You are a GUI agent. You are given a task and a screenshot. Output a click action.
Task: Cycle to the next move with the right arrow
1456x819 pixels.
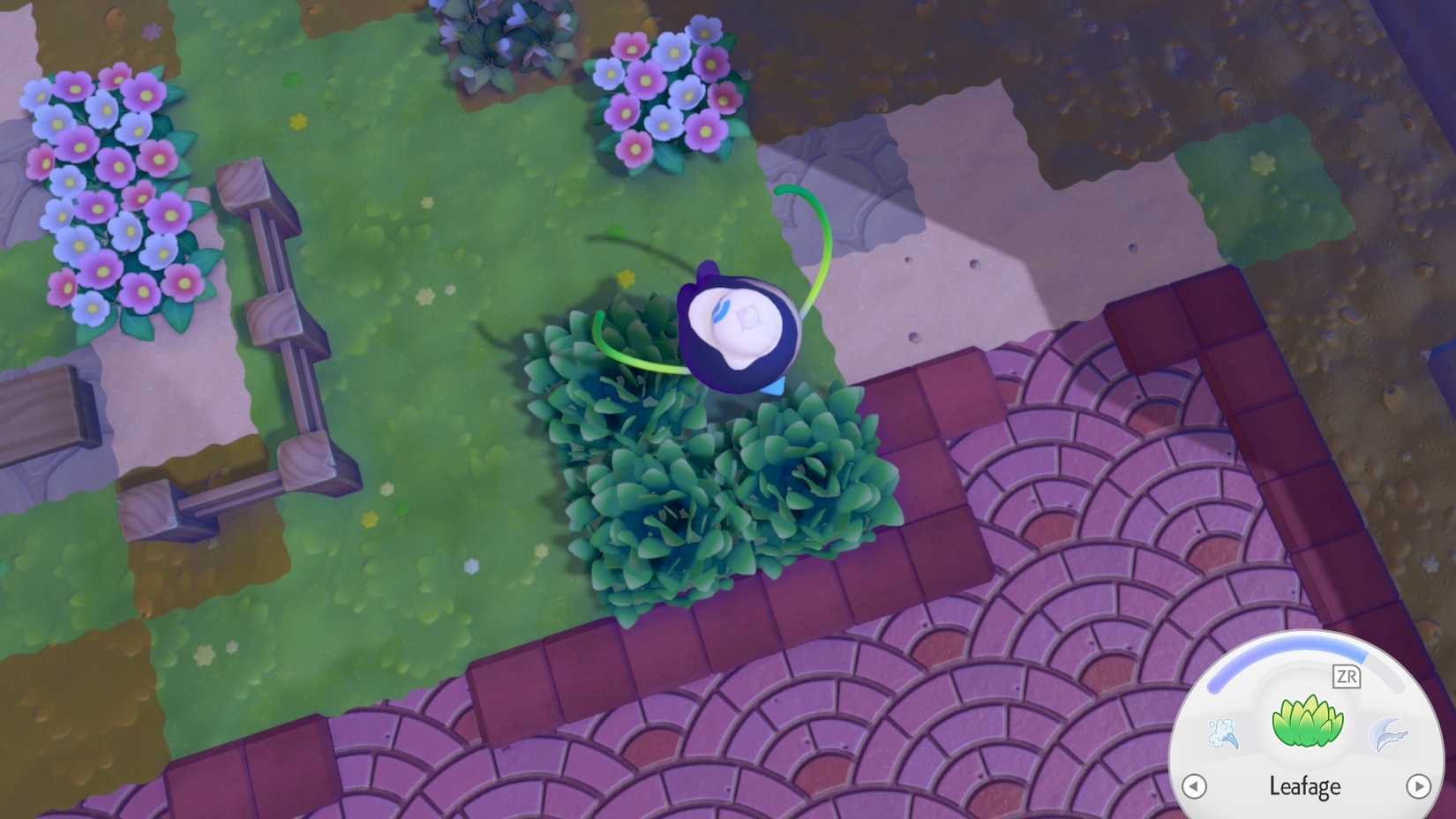pyautogui.click(x=1419, y=784)
